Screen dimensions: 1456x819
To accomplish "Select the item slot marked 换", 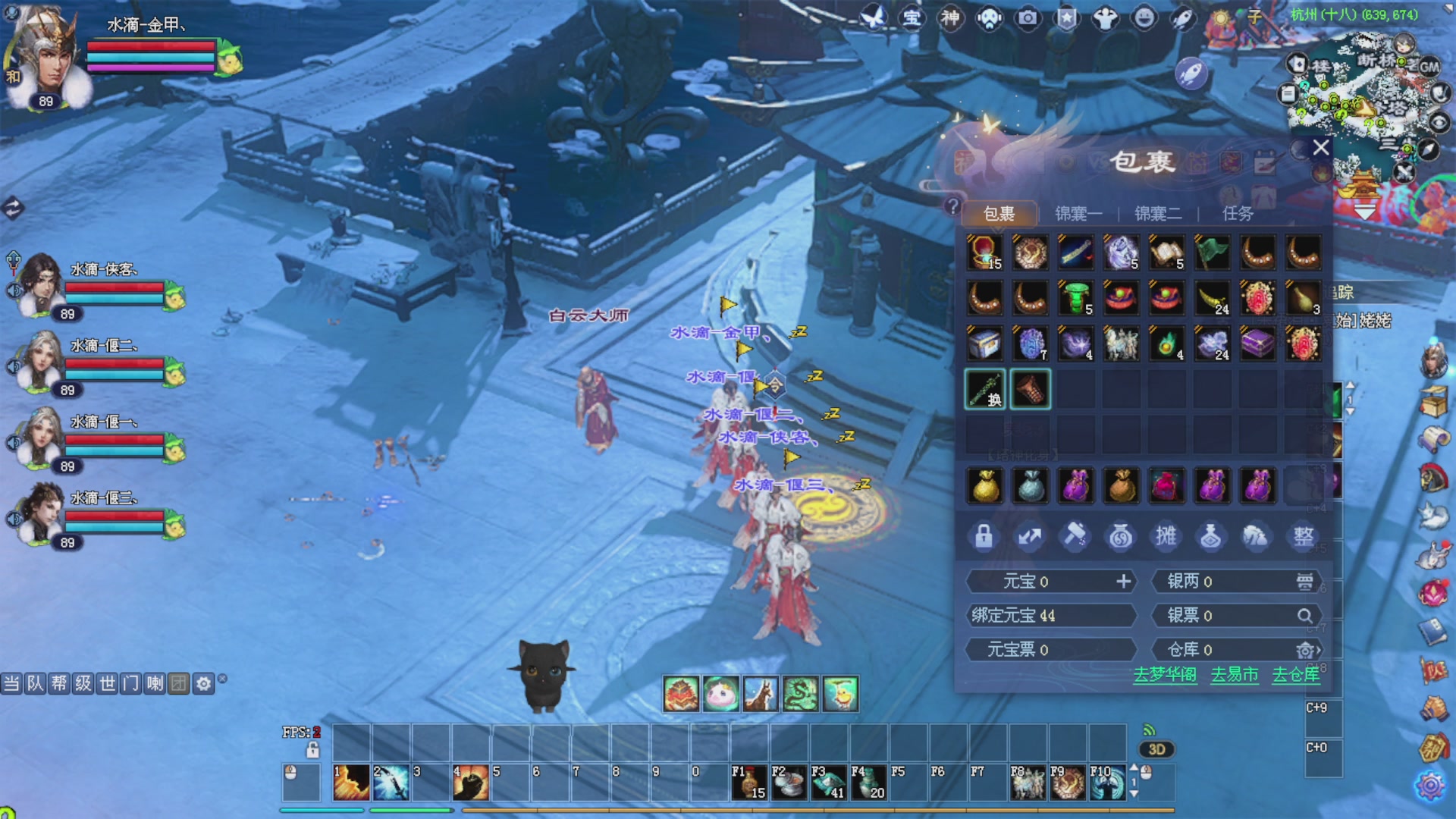I will (x=985, y=389).
